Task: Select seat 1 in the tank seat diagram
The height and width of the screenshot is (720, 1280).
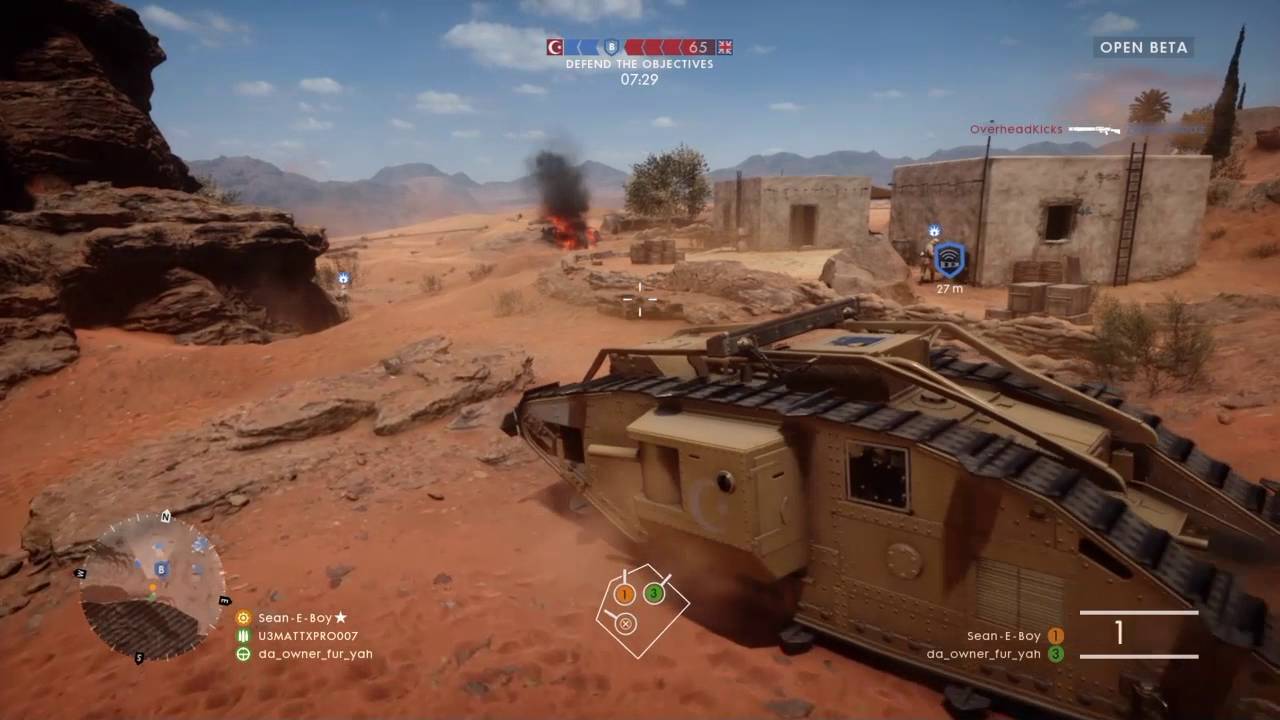Action: coord(624,592)
